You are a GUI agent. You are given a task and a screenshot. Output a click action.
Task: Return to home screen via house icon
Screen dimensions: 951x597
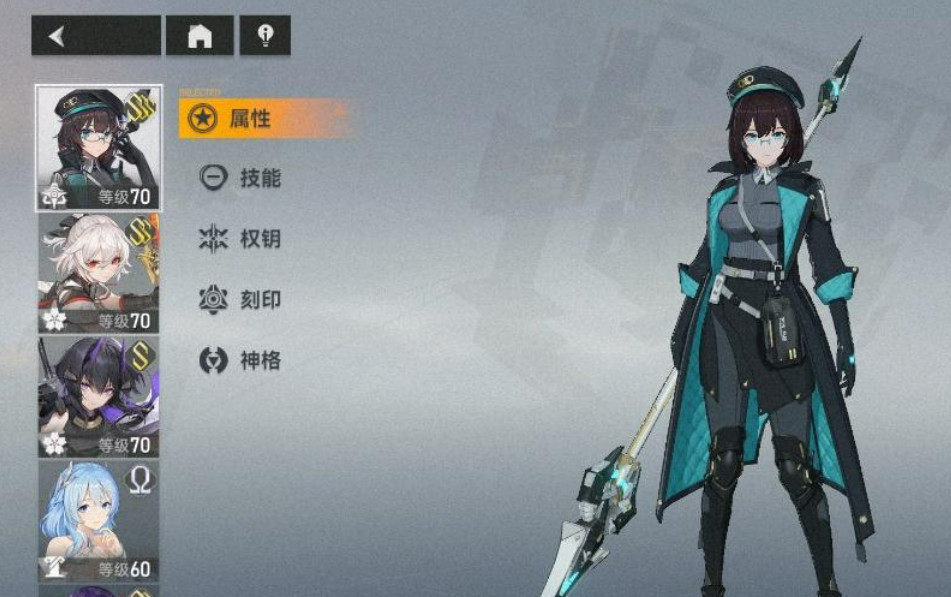(200, 36)
